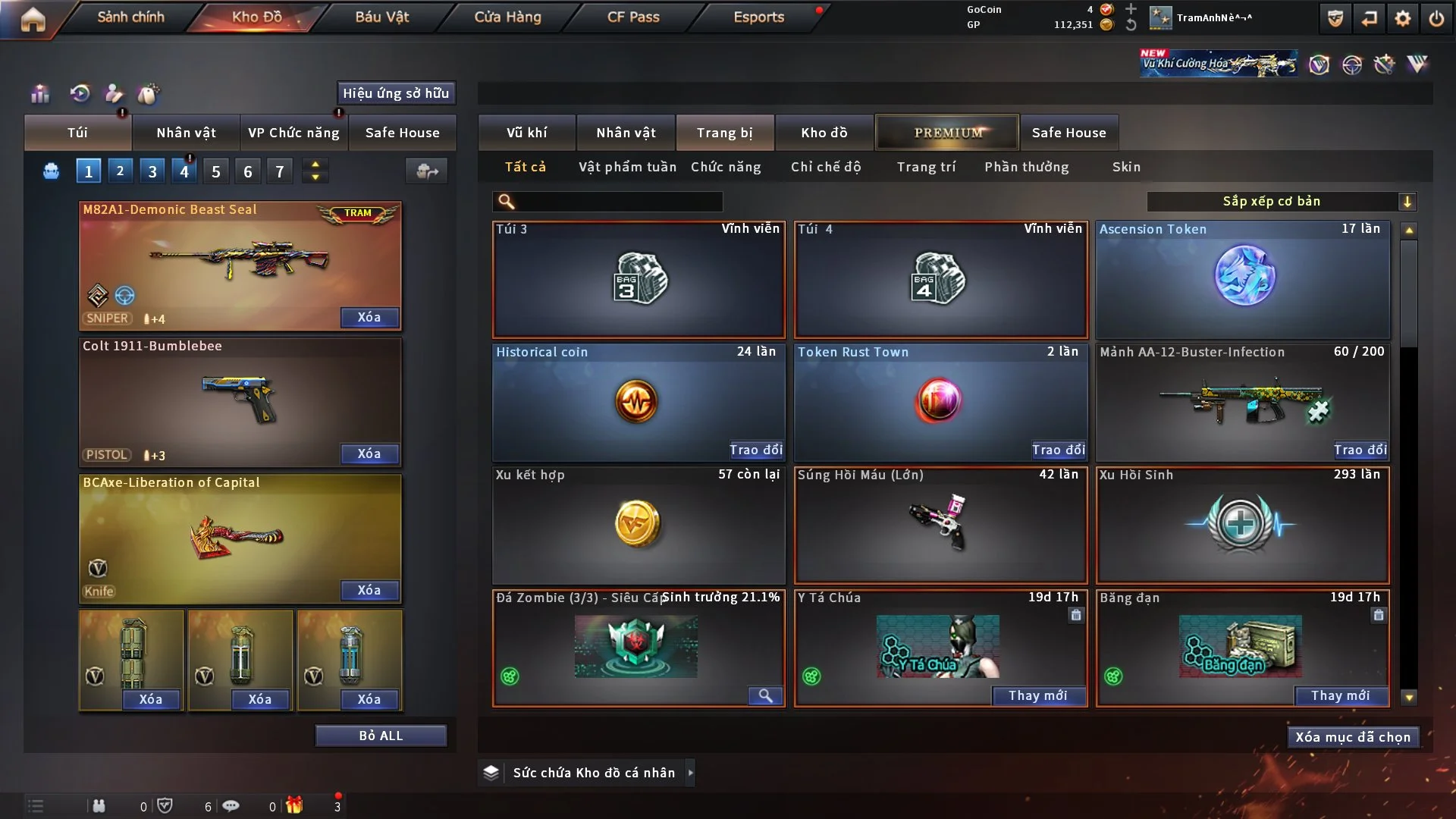Remove the M82A1-Demonic Beast Seal with Xóa
This screenshot has height=819, width=1456.
[369, 317]
